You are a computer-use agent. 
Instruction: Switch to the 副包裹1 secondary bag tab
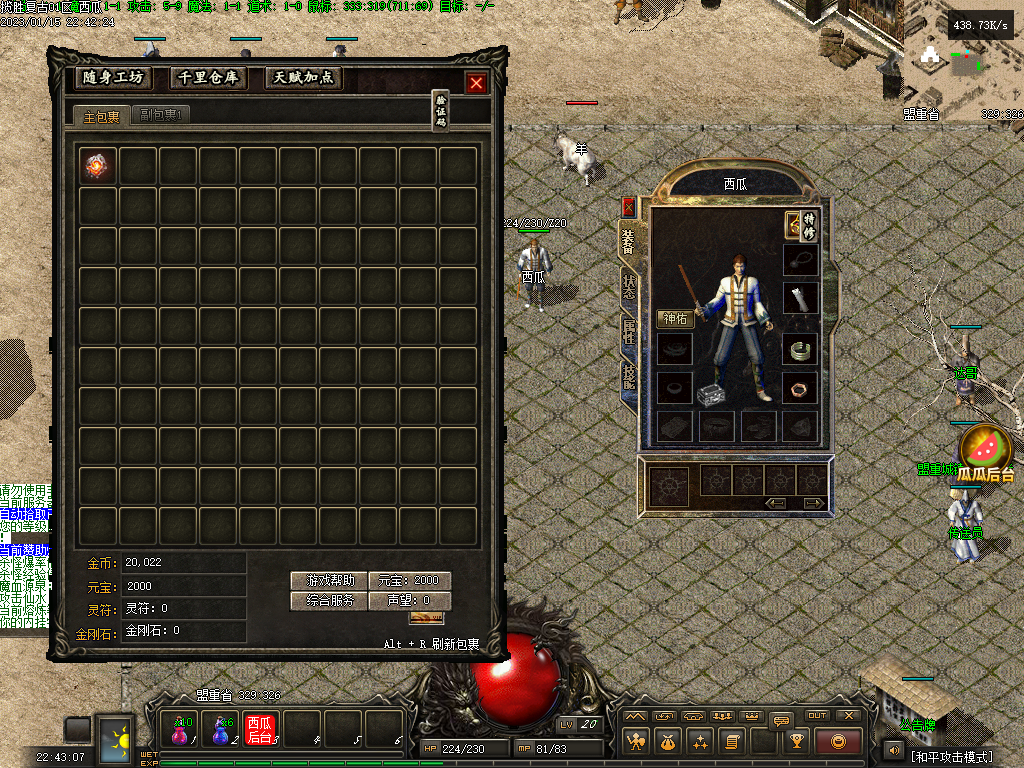point(160,116)
